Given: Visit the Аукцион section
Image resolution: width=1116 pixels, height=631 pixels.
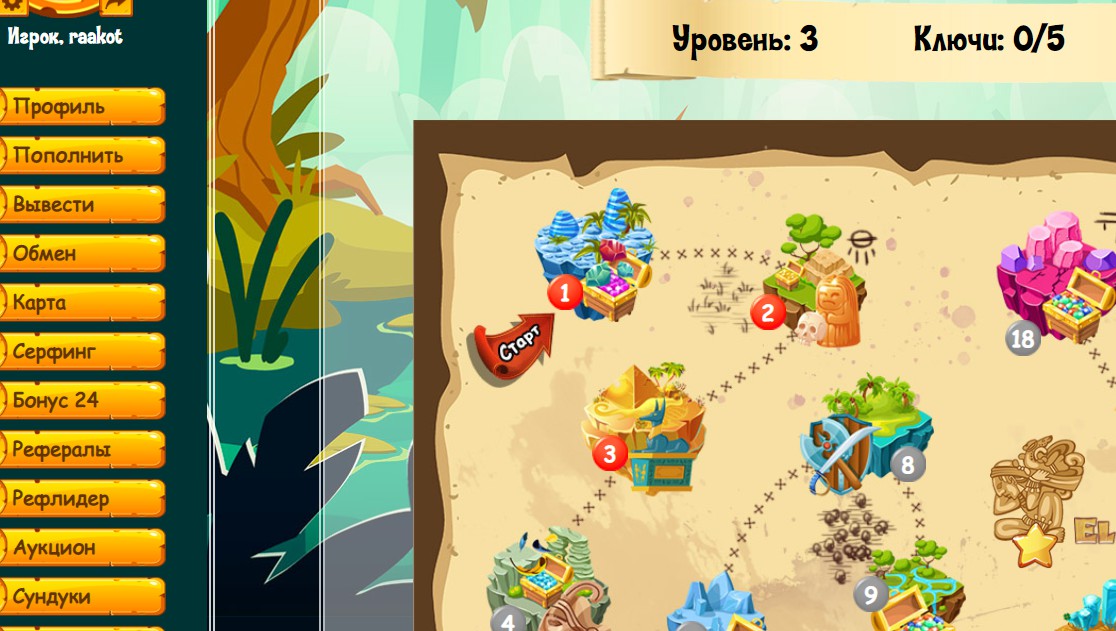Looking at the screenshot, I should (82, 547).
